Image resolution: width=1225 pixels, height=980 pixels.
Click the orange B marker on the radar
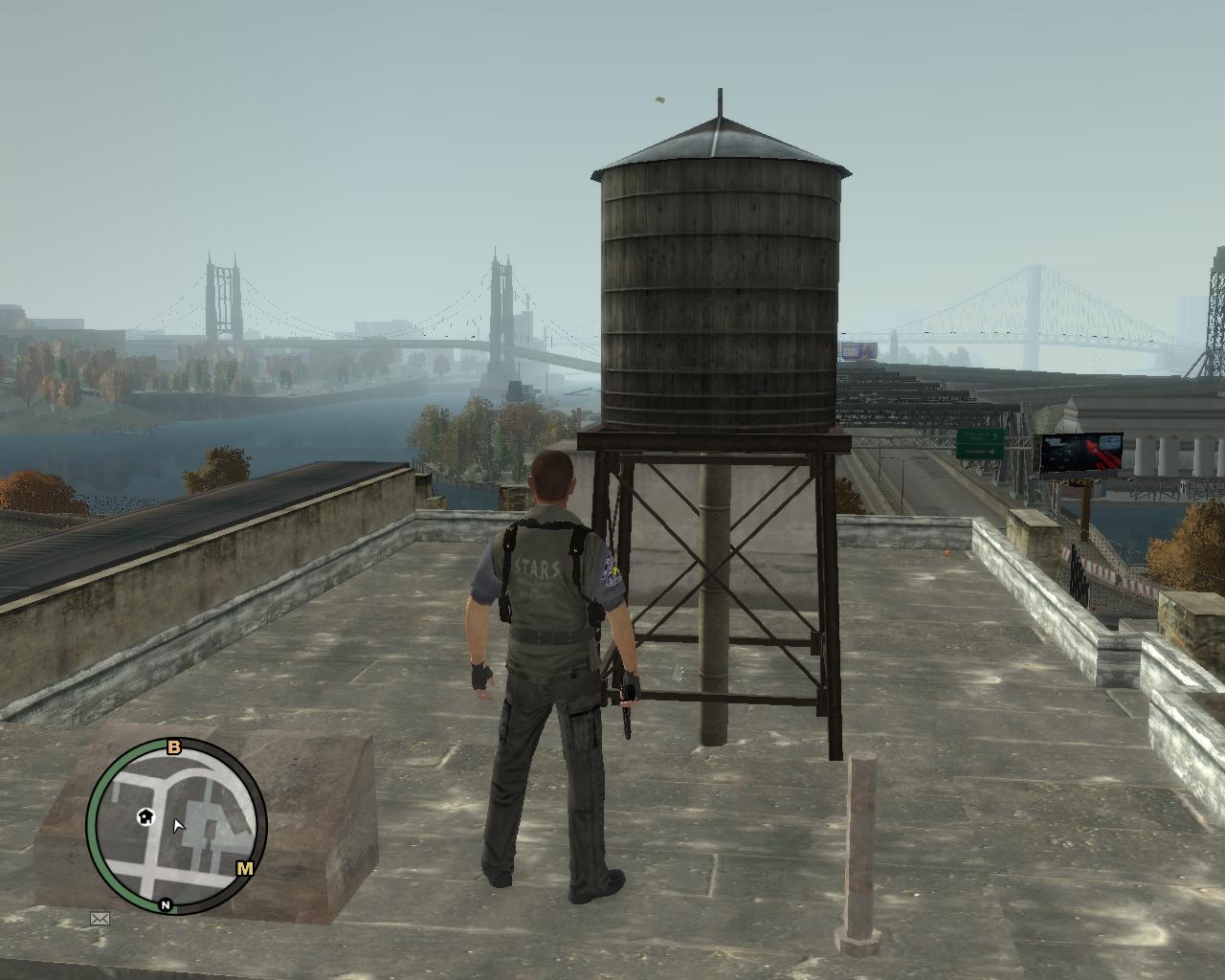coord(174,747)
